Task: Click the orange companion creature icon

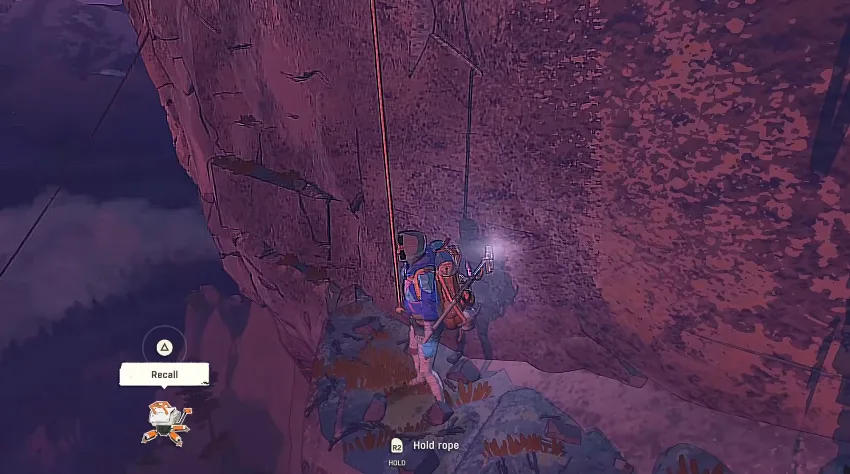Action: coord(164,421)
